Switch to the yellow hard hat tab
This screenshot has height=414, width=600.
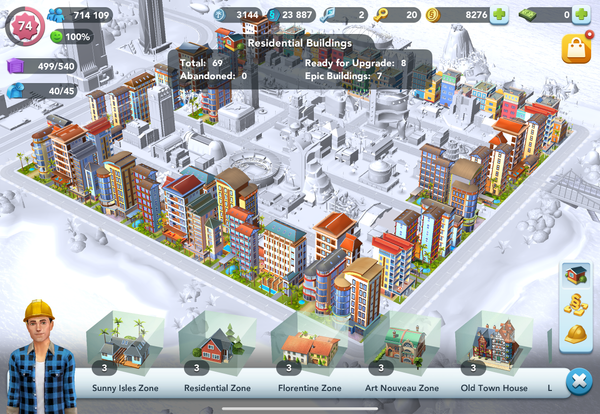pos(575,334)
